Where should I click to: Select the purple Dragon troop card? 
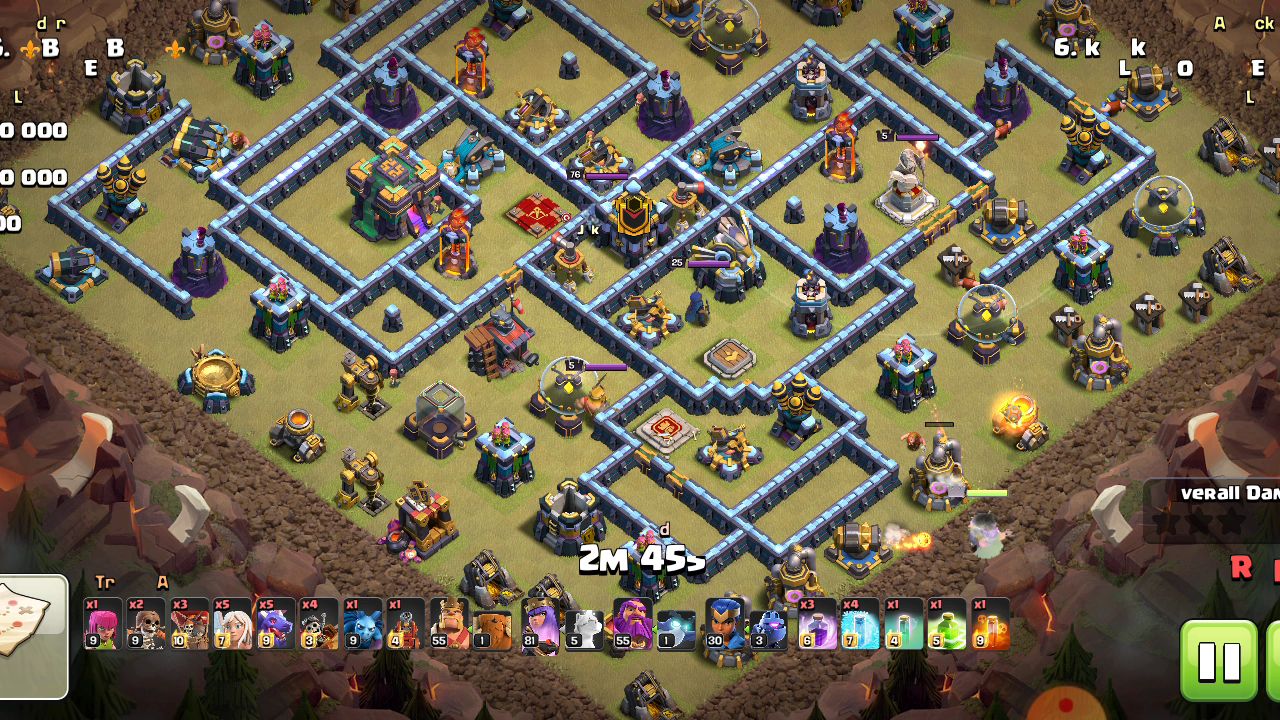[x=276, y=624]
